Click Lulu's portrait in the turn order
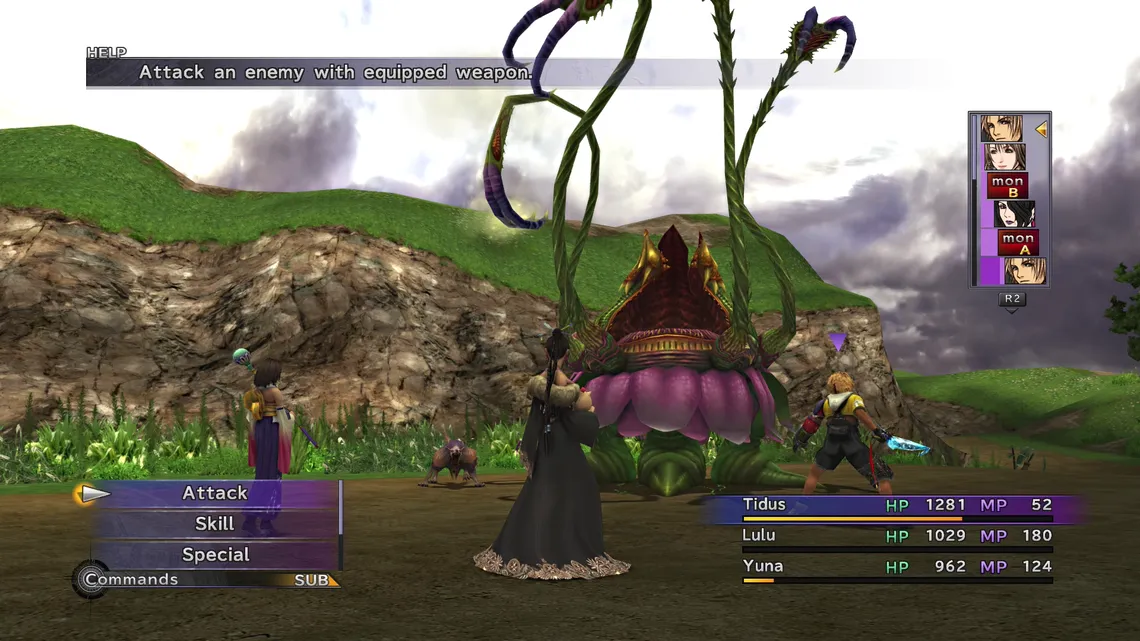The width and height of the screenshot is (1140, 641). tap(1014, 214)
